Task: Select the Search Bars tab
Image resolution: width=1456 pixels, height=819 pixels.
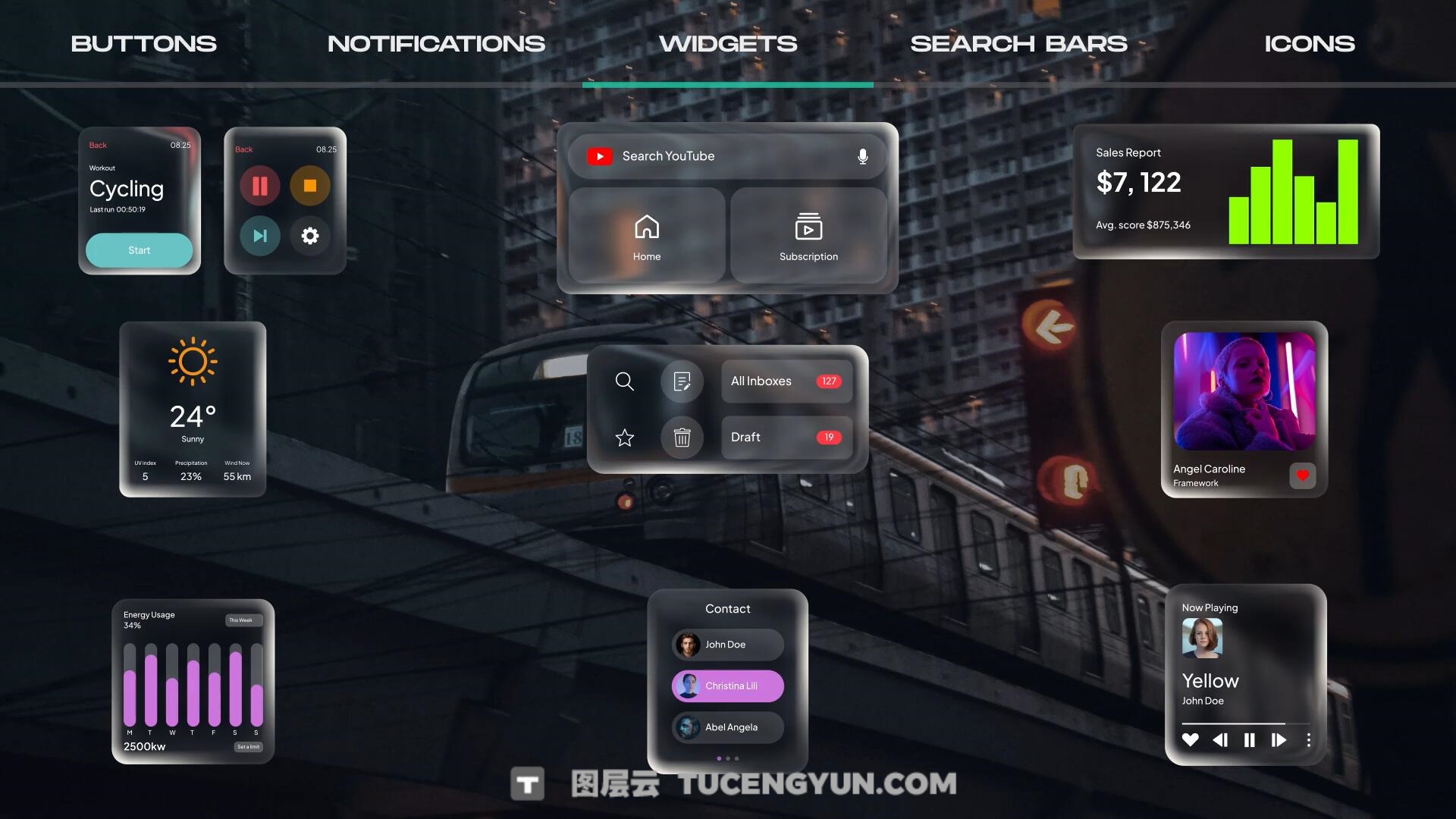Action: [1018, 44]
